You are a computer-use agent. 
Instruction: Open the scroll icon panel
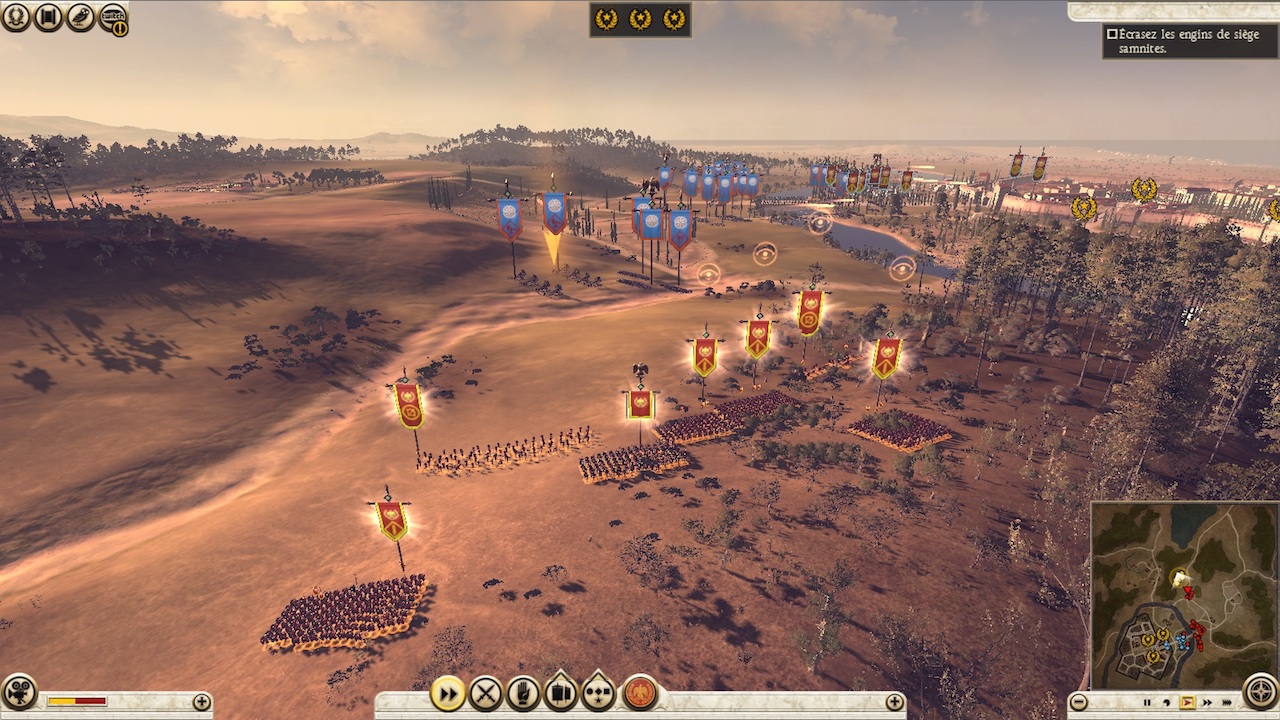pyautogui.click(x=48, y=16)
